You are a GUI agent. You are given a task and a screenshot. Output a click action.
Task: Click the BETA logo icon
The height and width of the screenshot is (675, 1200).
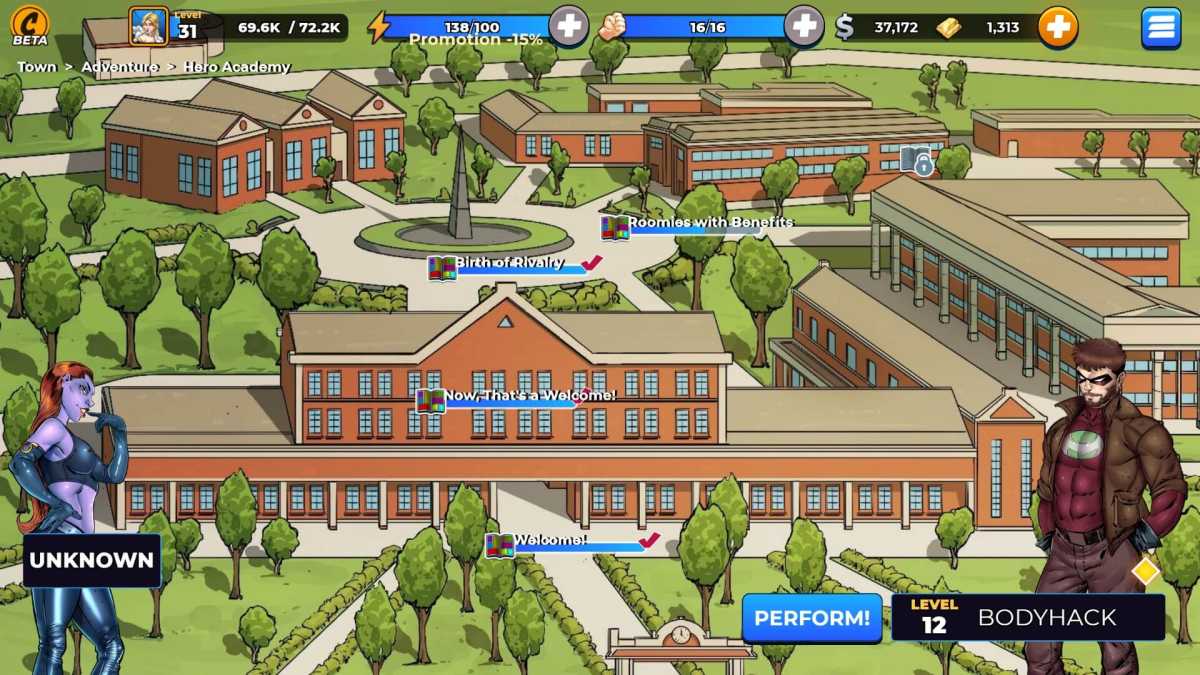30,26
